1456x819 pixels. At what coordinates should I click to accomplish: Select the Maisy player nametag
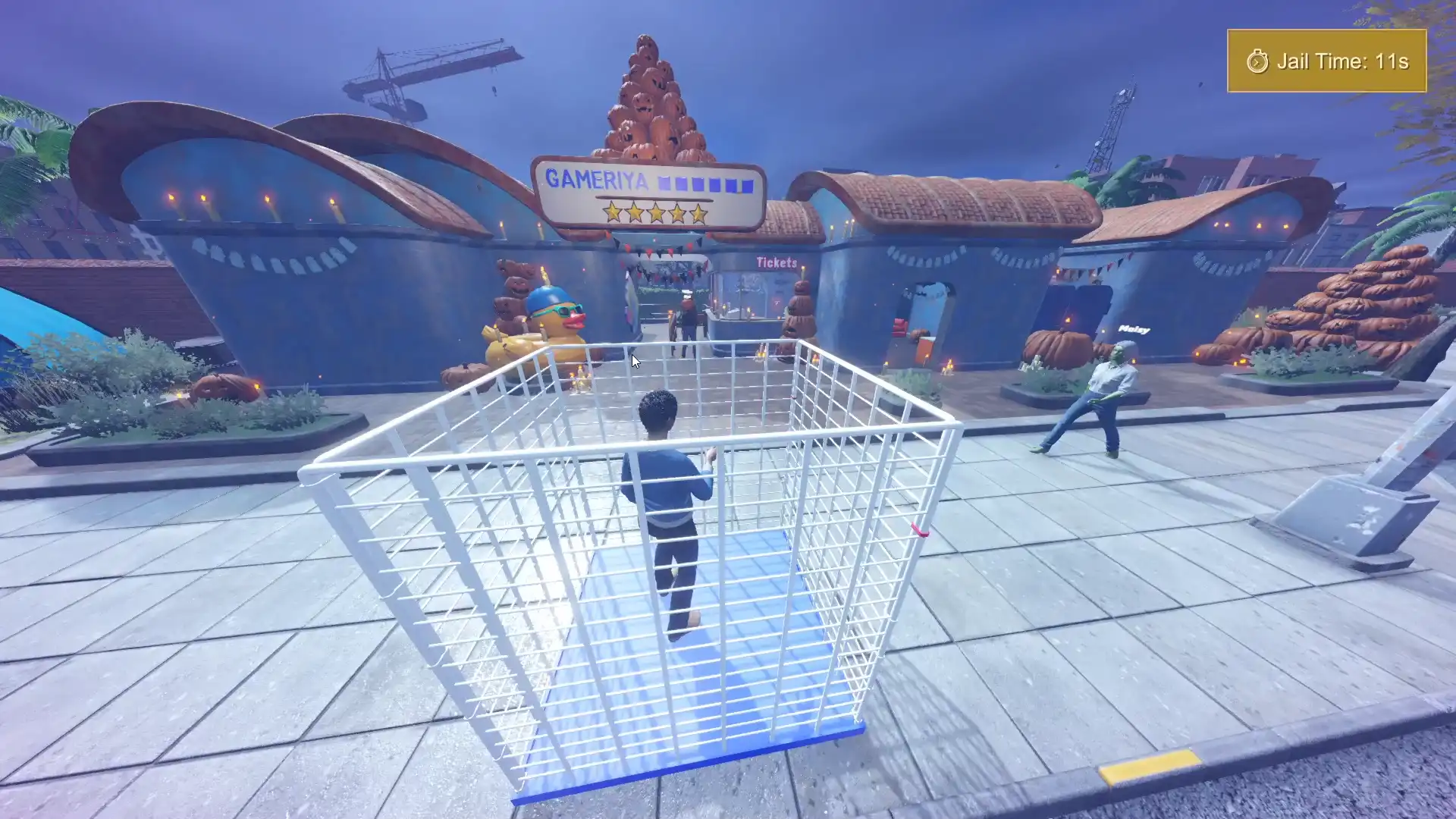tap(1134, 328)
